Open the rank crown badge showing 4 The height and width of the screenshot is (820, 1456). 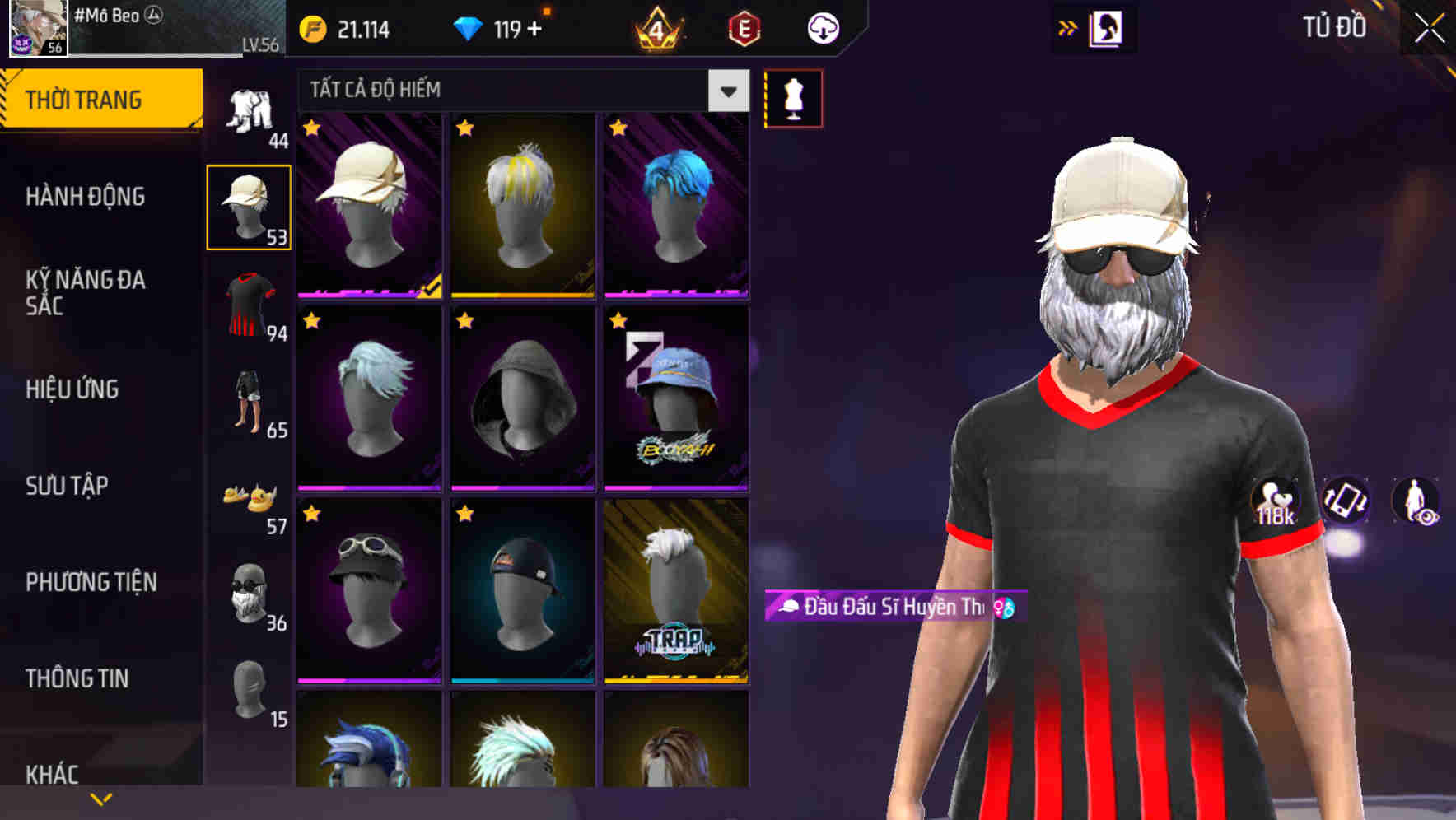(659, 27)
